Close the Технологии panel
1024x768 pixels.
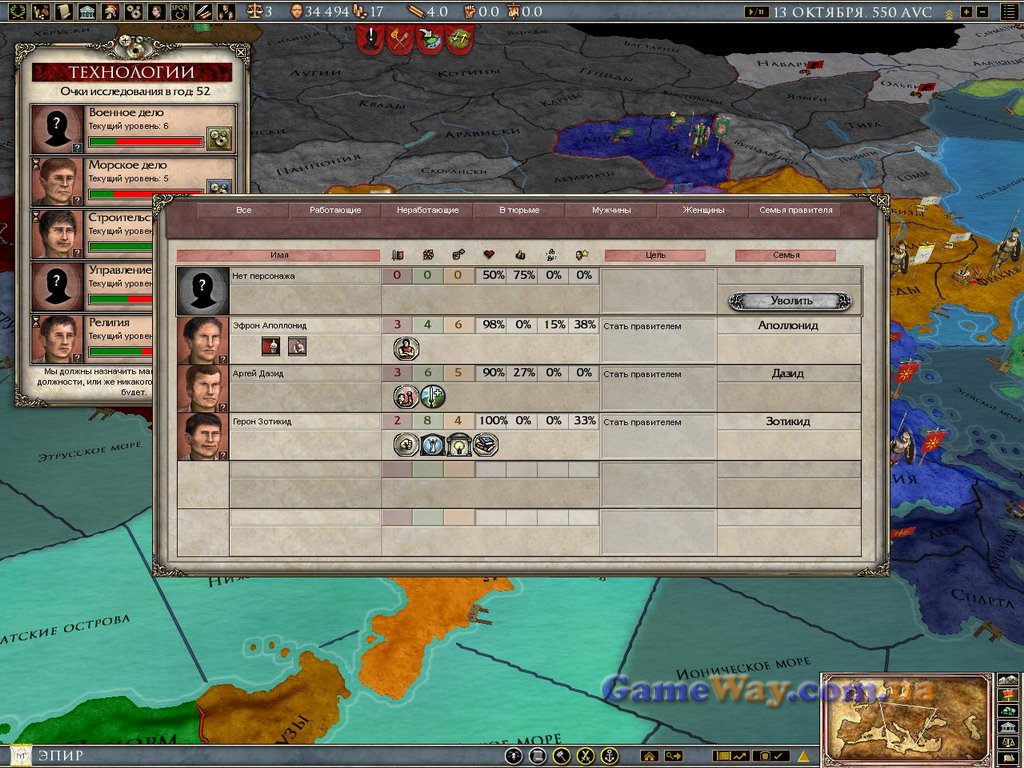pyautogui.click(x=241, y=51)
